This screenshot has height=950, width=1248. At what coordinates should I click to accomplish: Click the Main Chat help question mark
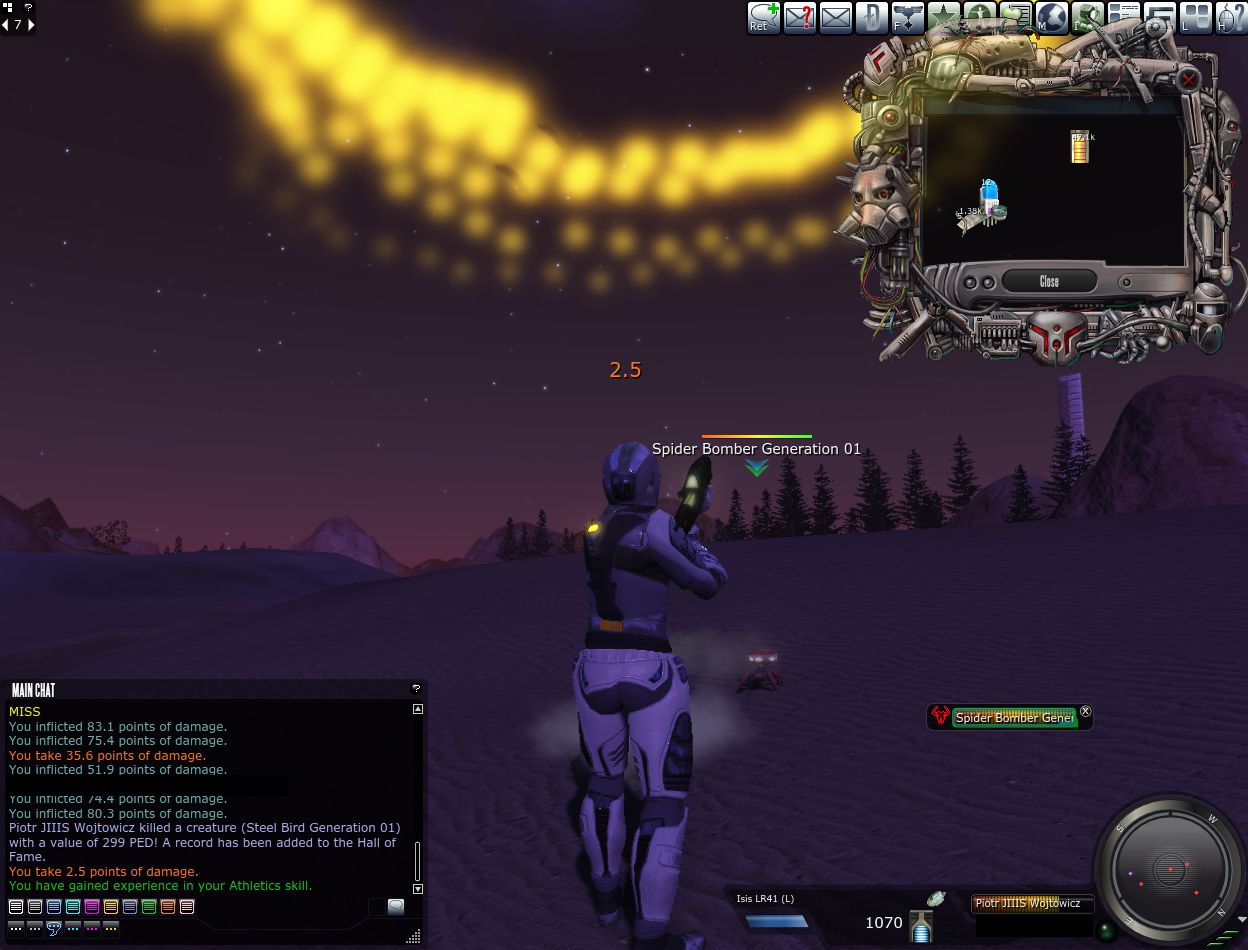click(x=416, y=689)
